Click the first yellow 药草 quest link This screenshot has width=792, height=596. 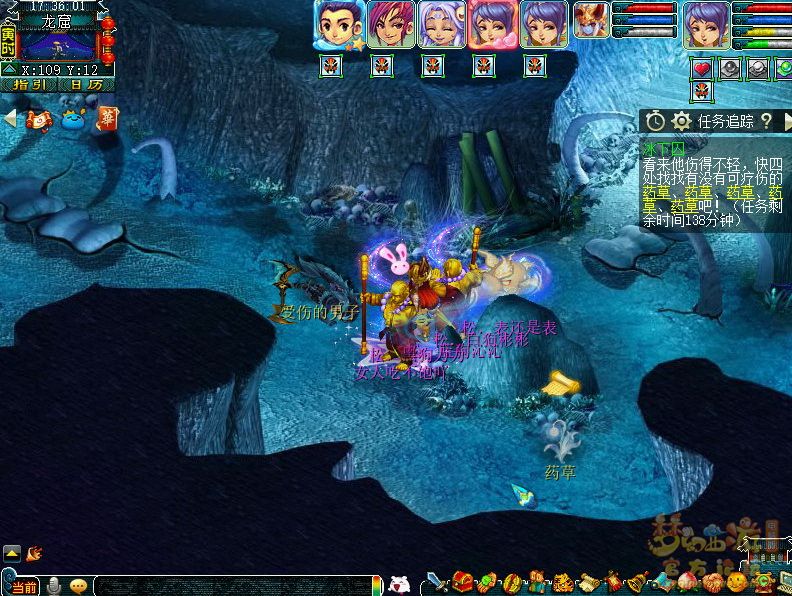[x=656, y=191]
